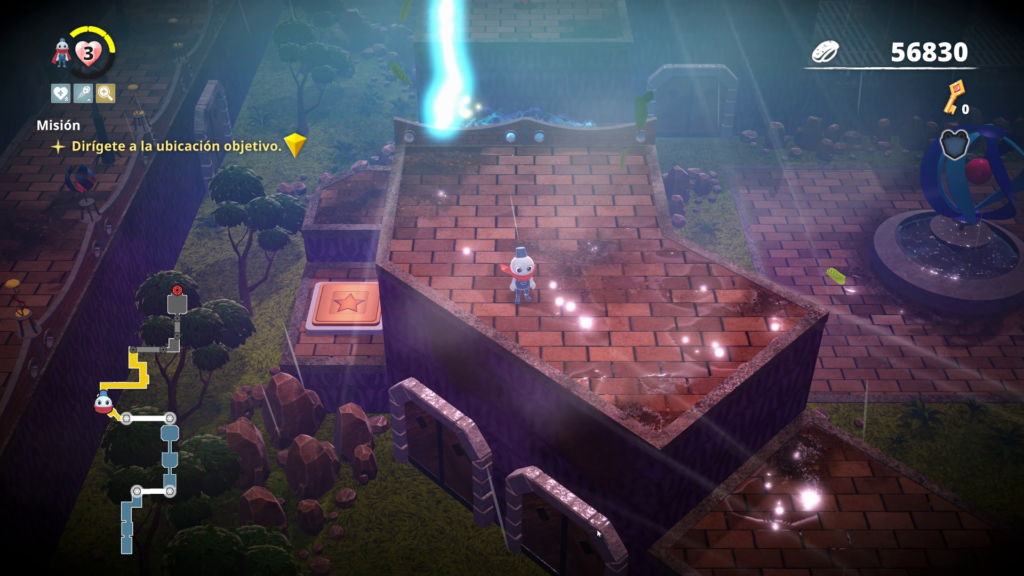Select the player marker on the minimap

coord(103,403)
